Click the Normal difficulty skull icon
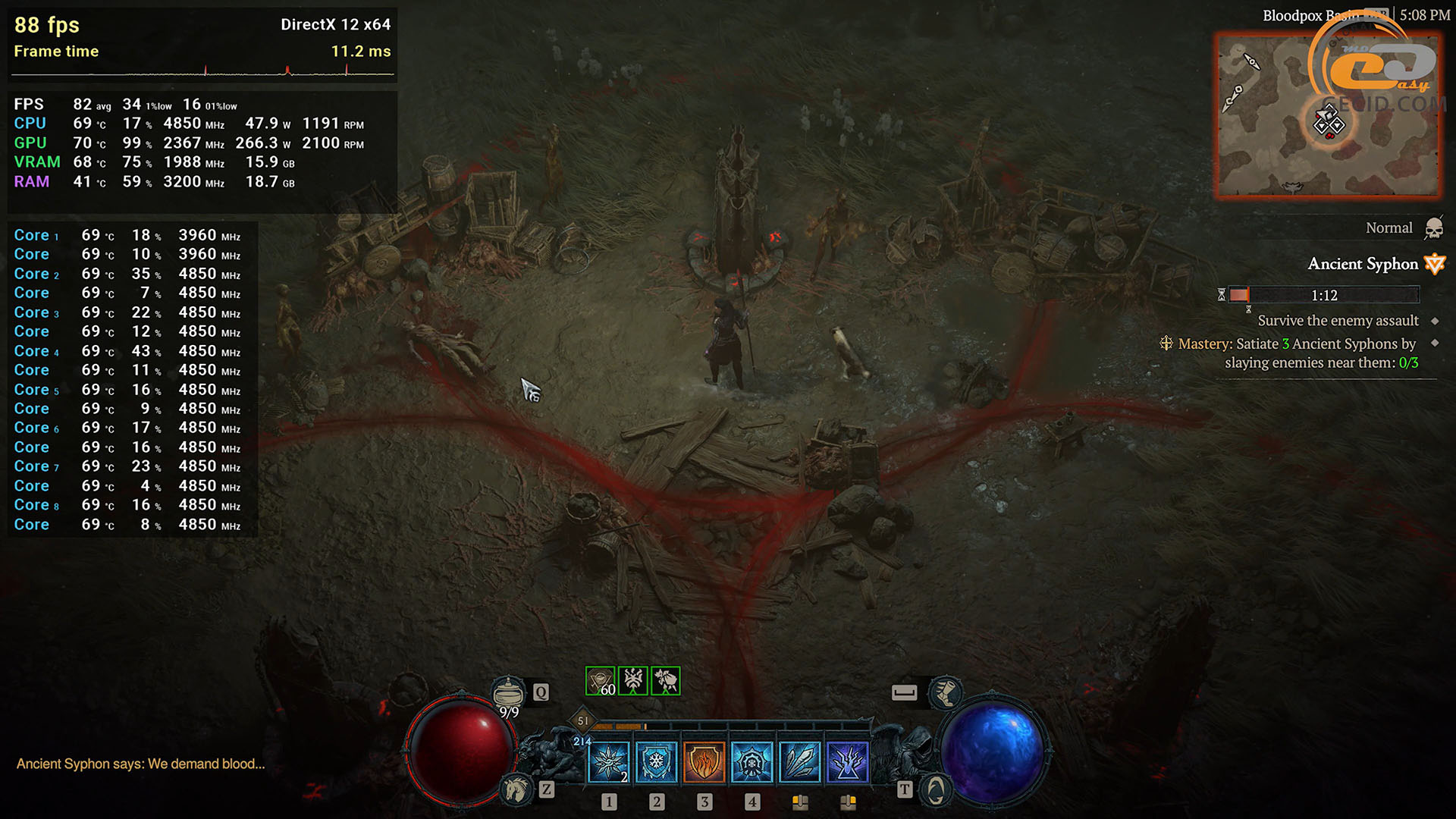This screenshot has width=1456, height=819. tap(1433, 228)
